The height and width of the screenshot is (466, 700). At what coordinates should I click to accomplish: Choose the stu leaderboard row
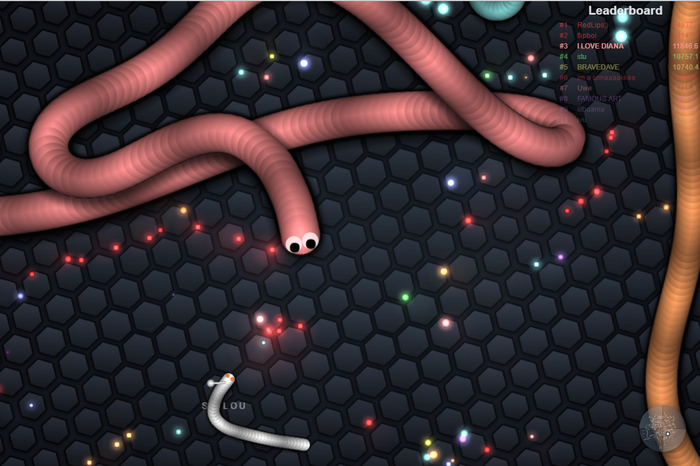click(x=582, y=57)
